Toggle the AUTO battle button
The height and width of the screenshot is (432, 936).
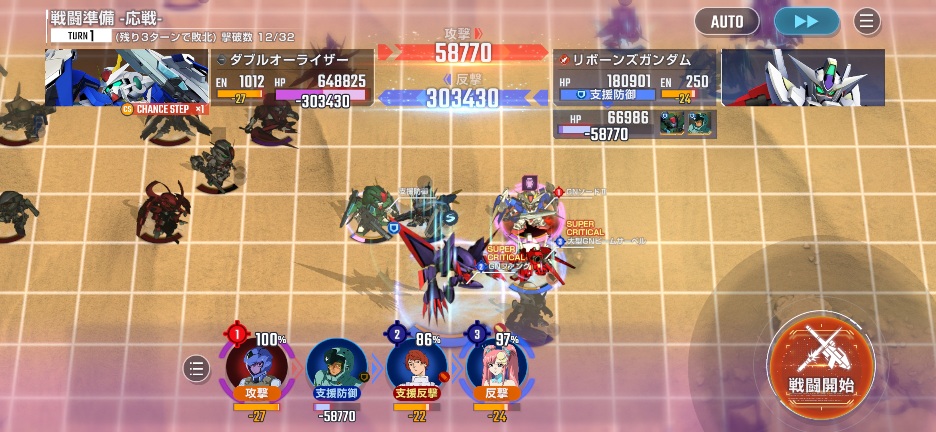pos(727,21)
